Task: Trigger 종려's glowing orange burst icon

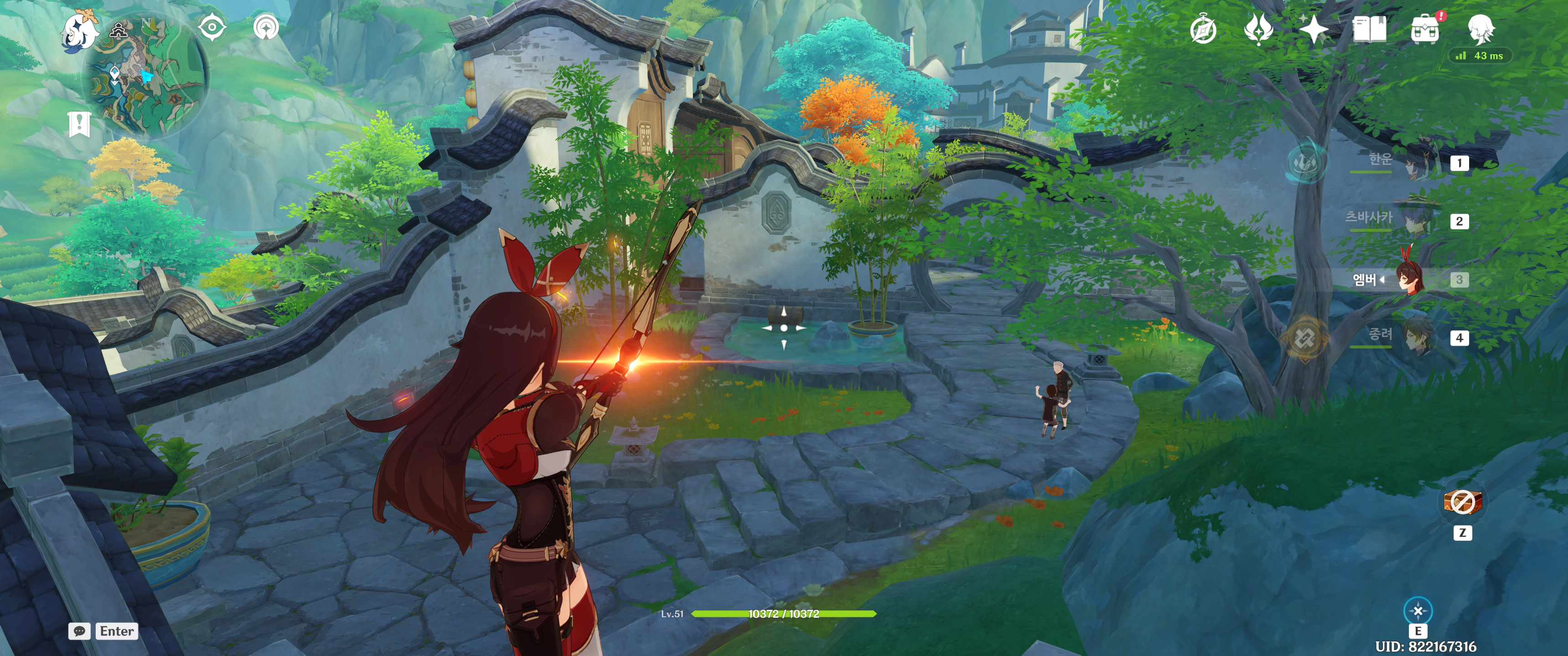Action: [x=1305, y=337]
